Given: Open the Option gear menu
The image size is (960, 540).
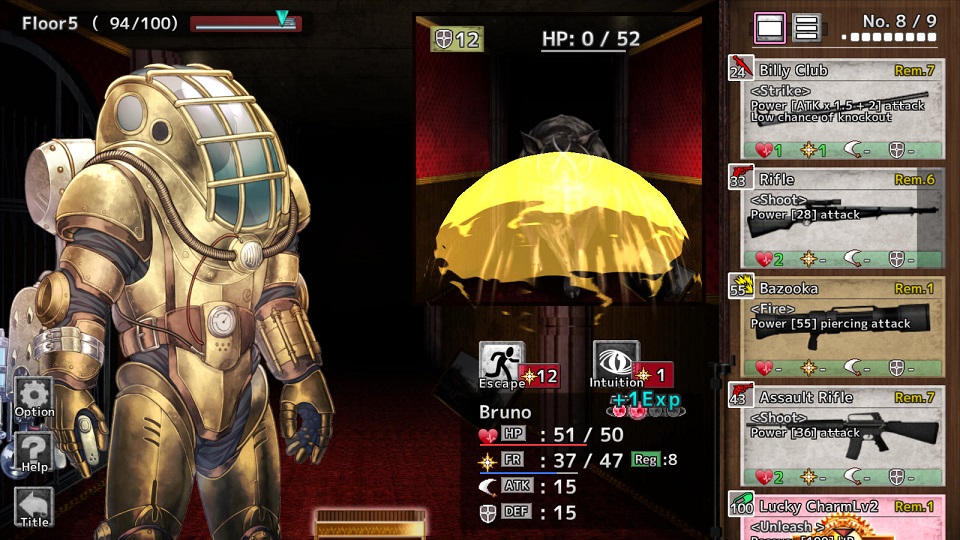Looking at the screenshot, I should [35, 397].
